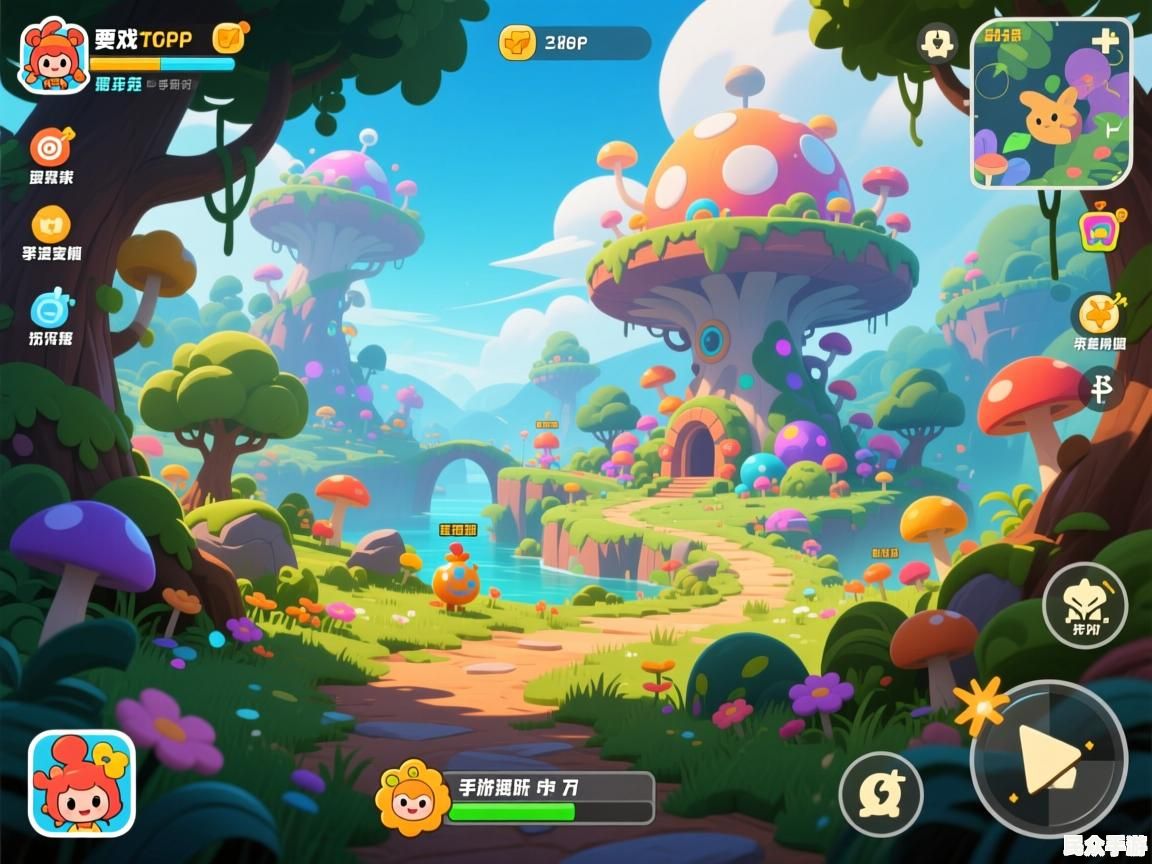The height and width of the screenshot is (864, 1152).
Task: Click the dark round icon beside the minimap
Action: point(937,44)
